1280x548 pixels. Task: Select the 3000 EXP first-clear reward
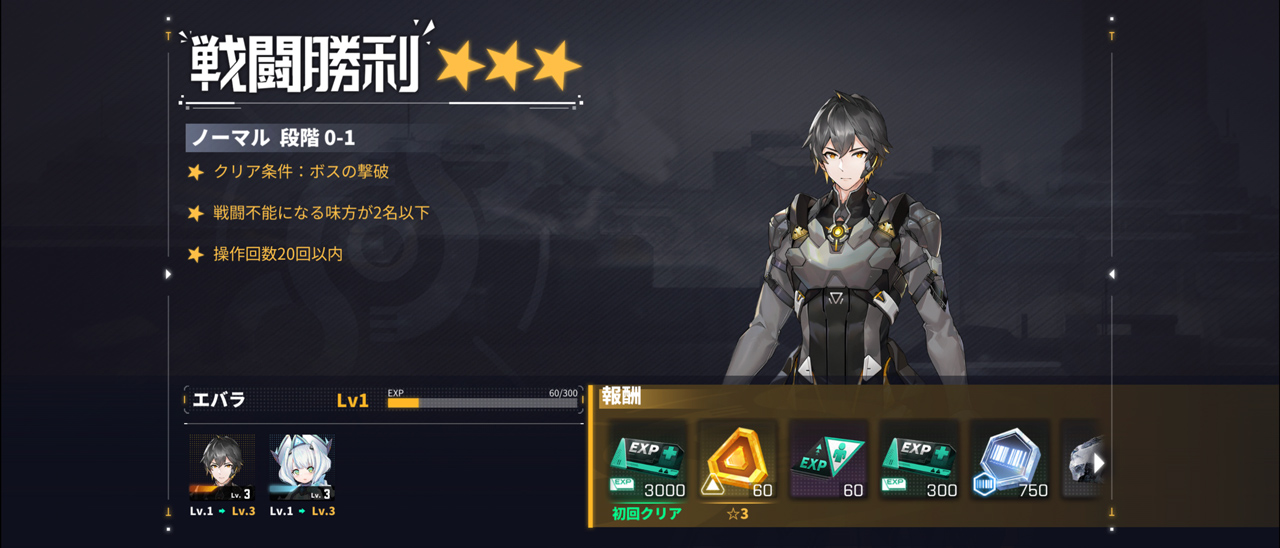click(x=647, y=460)
